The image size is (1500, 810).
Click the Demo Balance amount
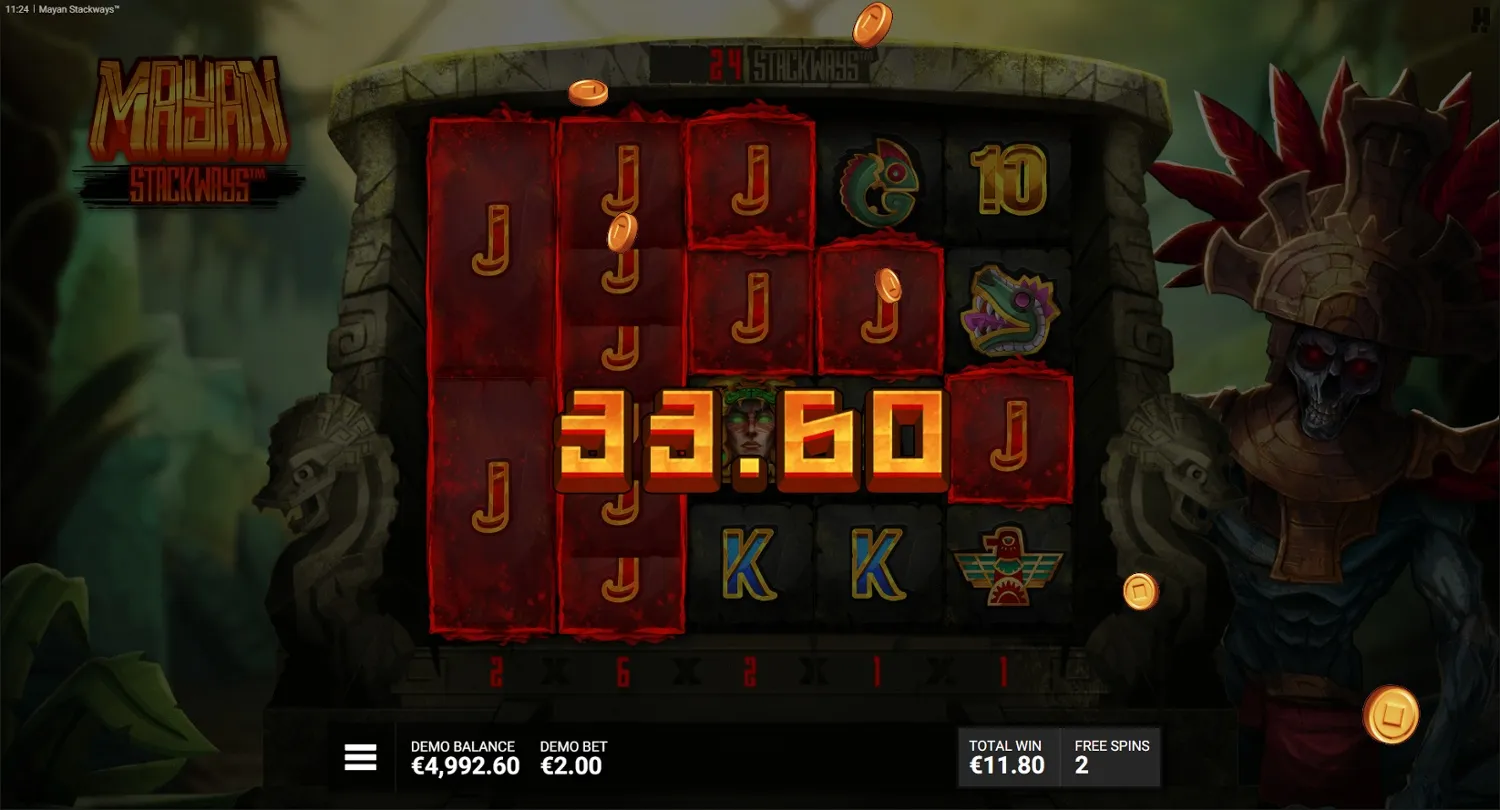[463, 766]
